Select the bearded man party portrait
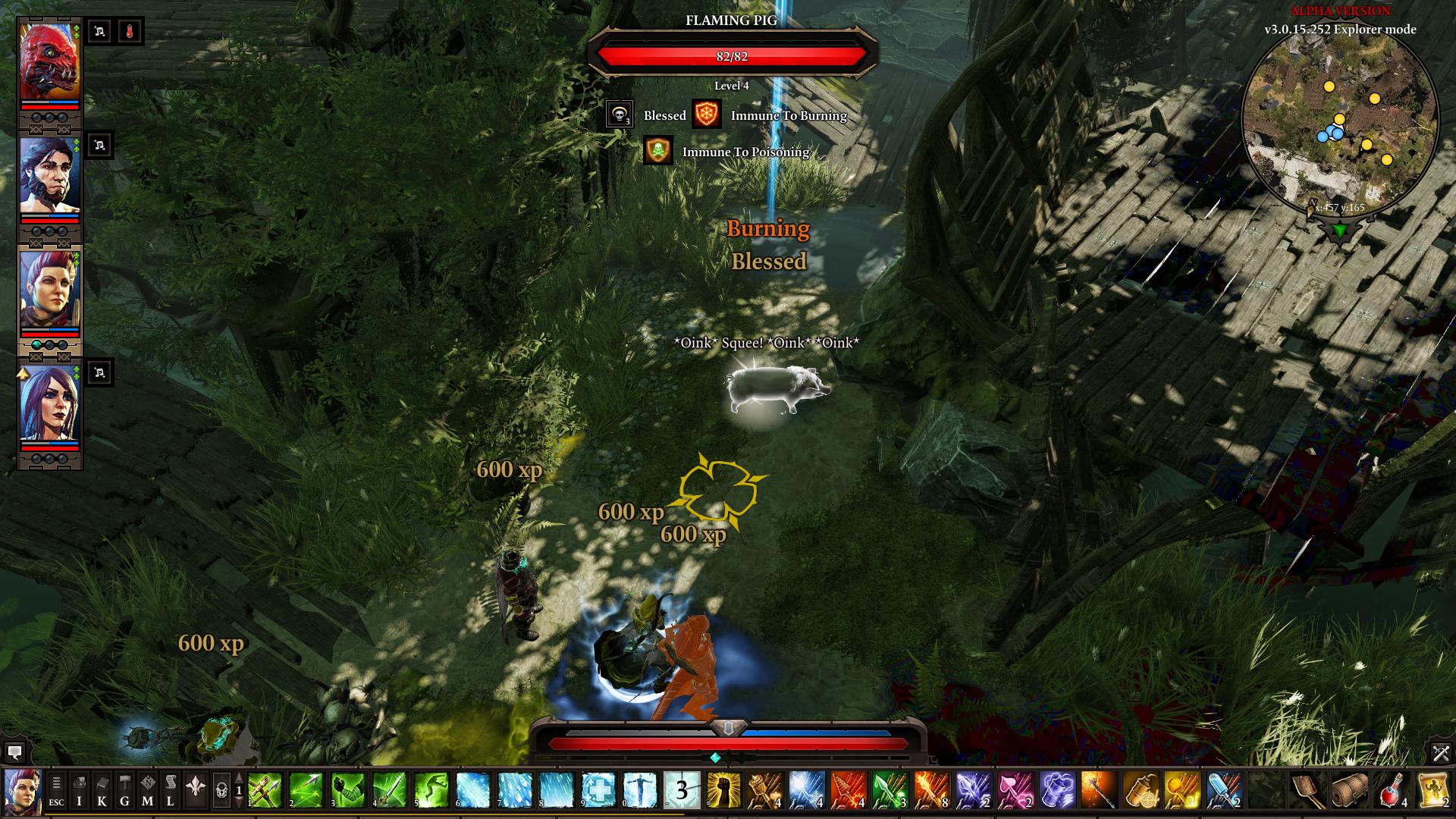 click(x=49, y=176)
